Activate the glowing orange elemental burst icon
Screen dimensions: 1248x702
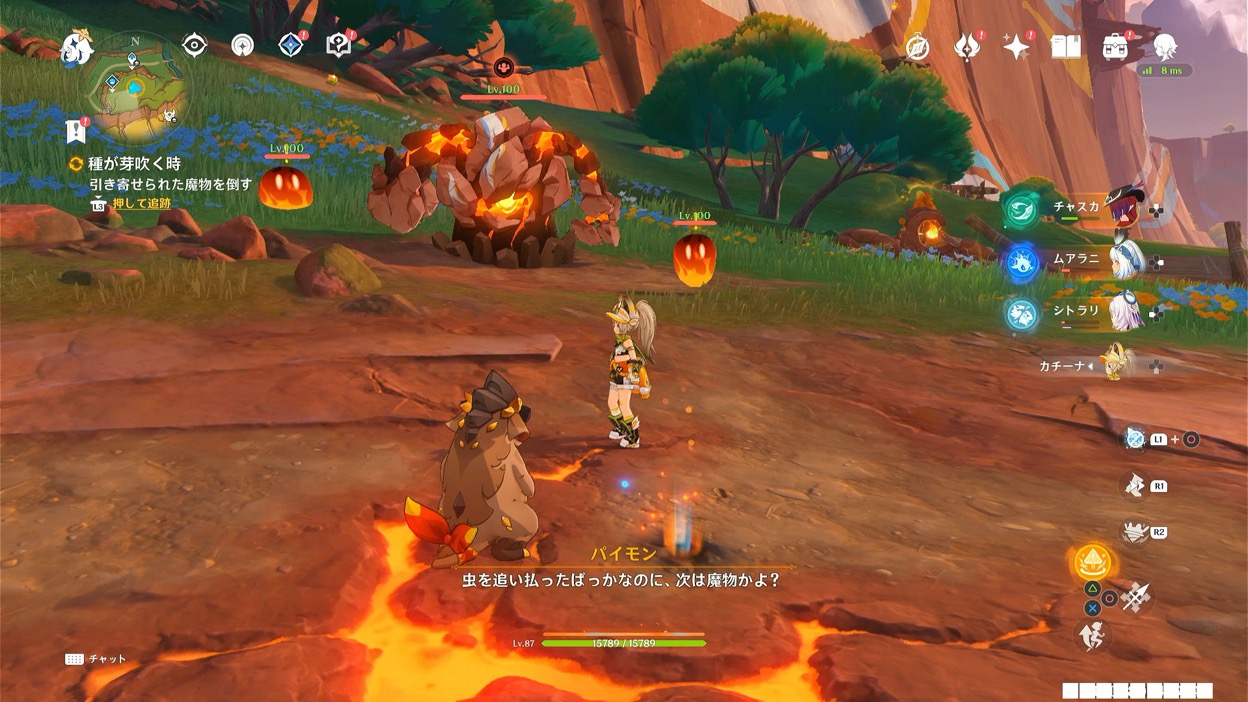pyautogui.click(x=1093, y=562)
